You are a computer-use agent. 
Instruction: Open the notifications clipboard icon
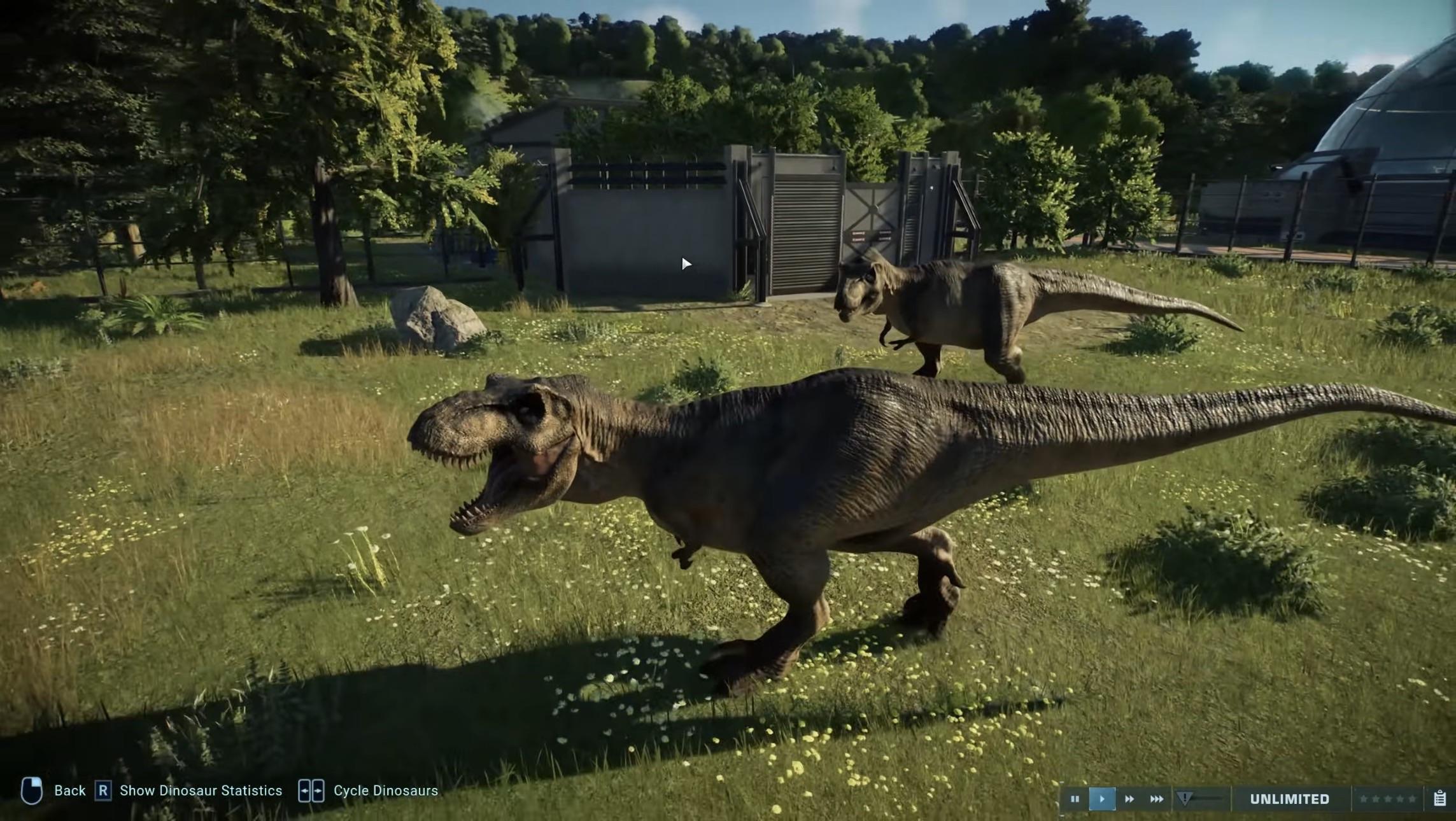click(x=1440, y=799)
